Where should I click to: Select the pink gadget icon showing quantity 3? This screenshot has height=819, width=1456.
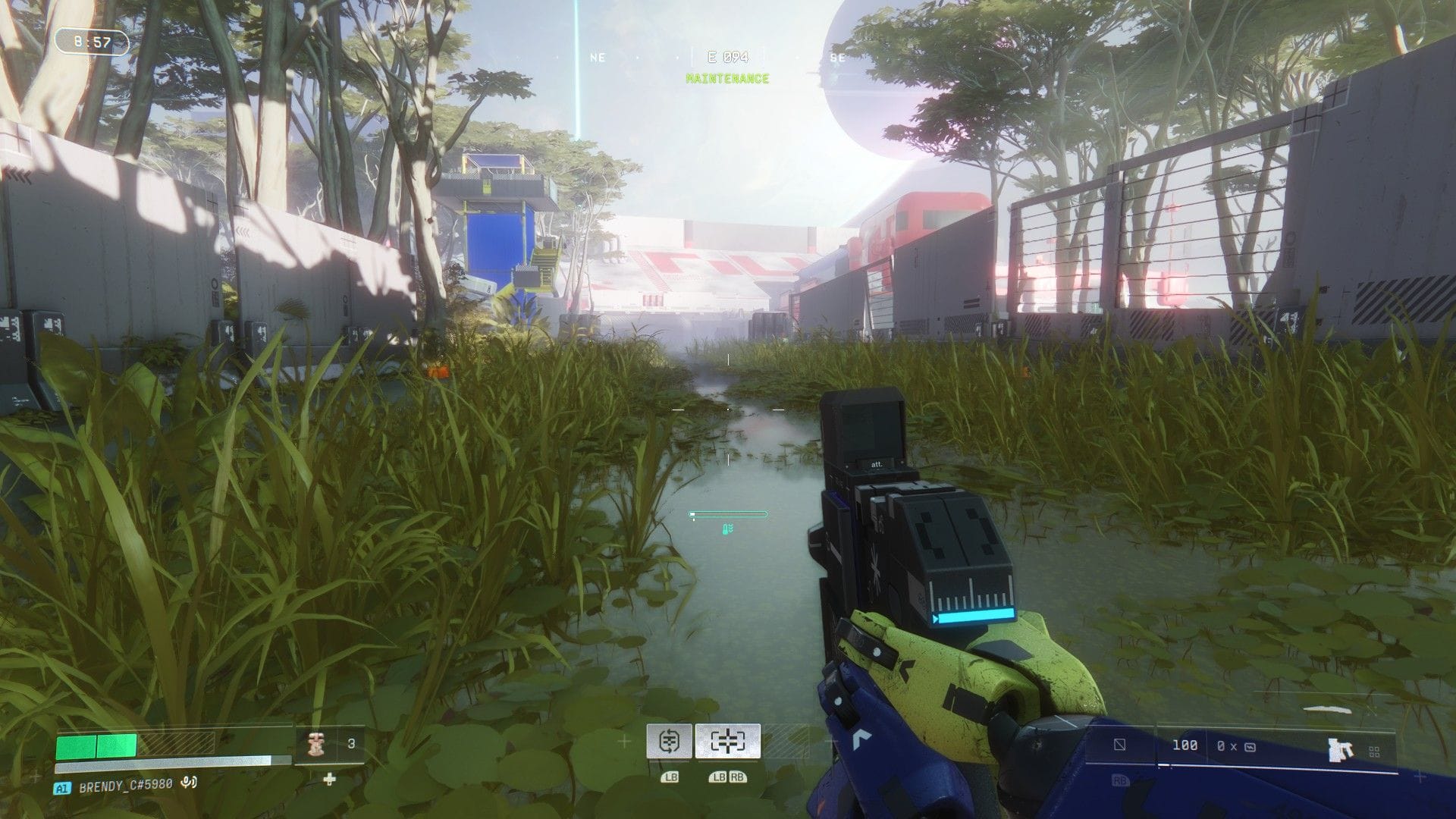click(315, 743)
